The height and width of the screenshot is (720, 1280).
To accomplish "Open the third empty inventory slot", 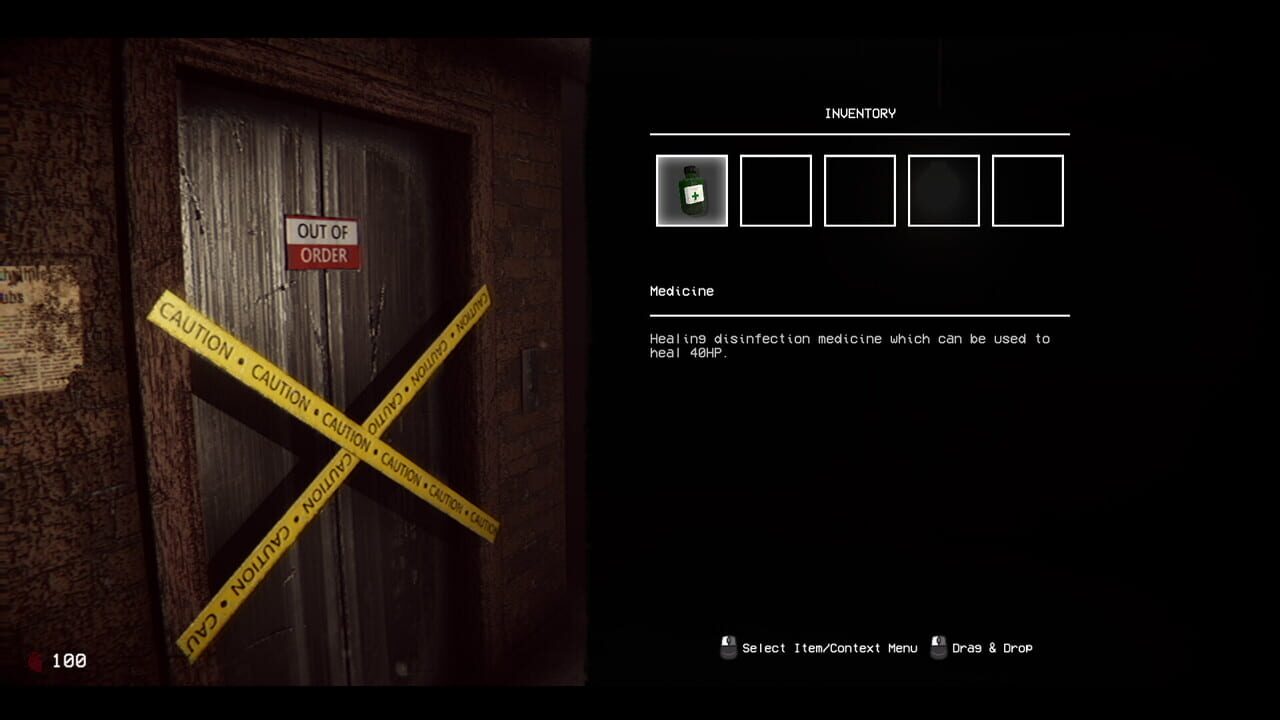I will [x=859, y=190].
